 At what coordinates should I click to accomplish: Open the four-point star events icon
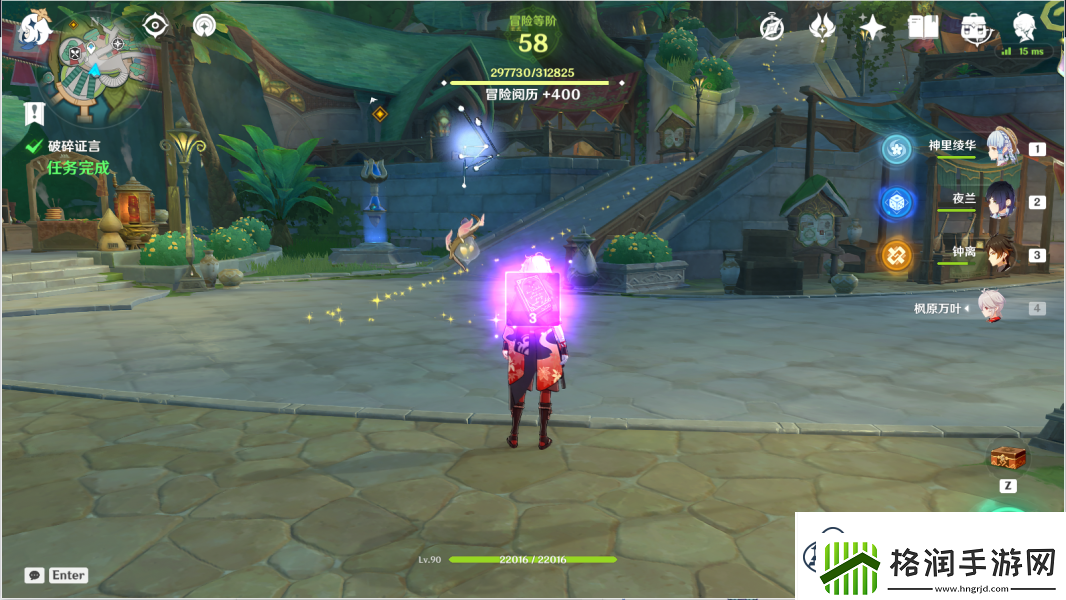click(872, 28)
